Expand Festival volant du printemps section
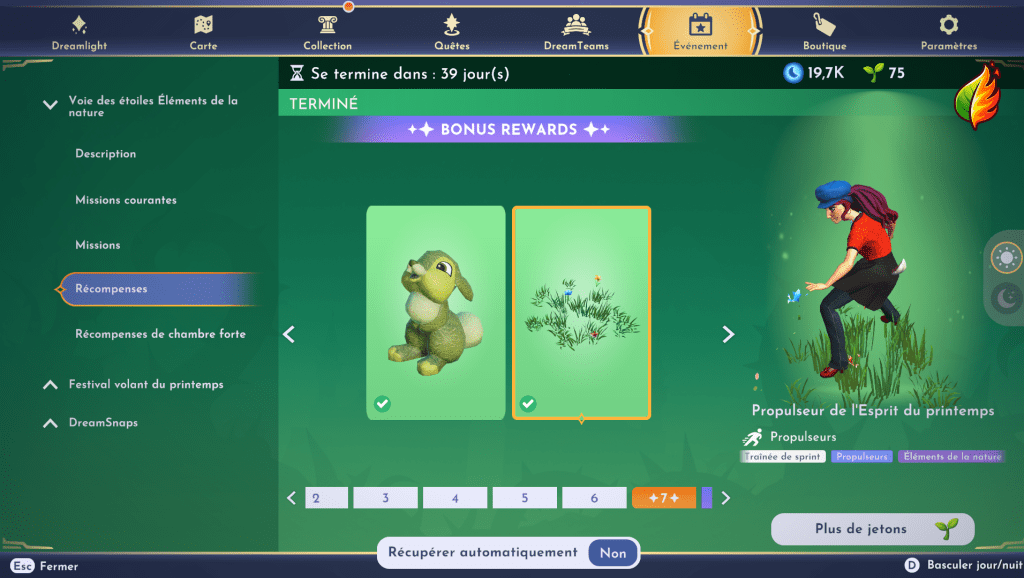 (x=146, y=384)
